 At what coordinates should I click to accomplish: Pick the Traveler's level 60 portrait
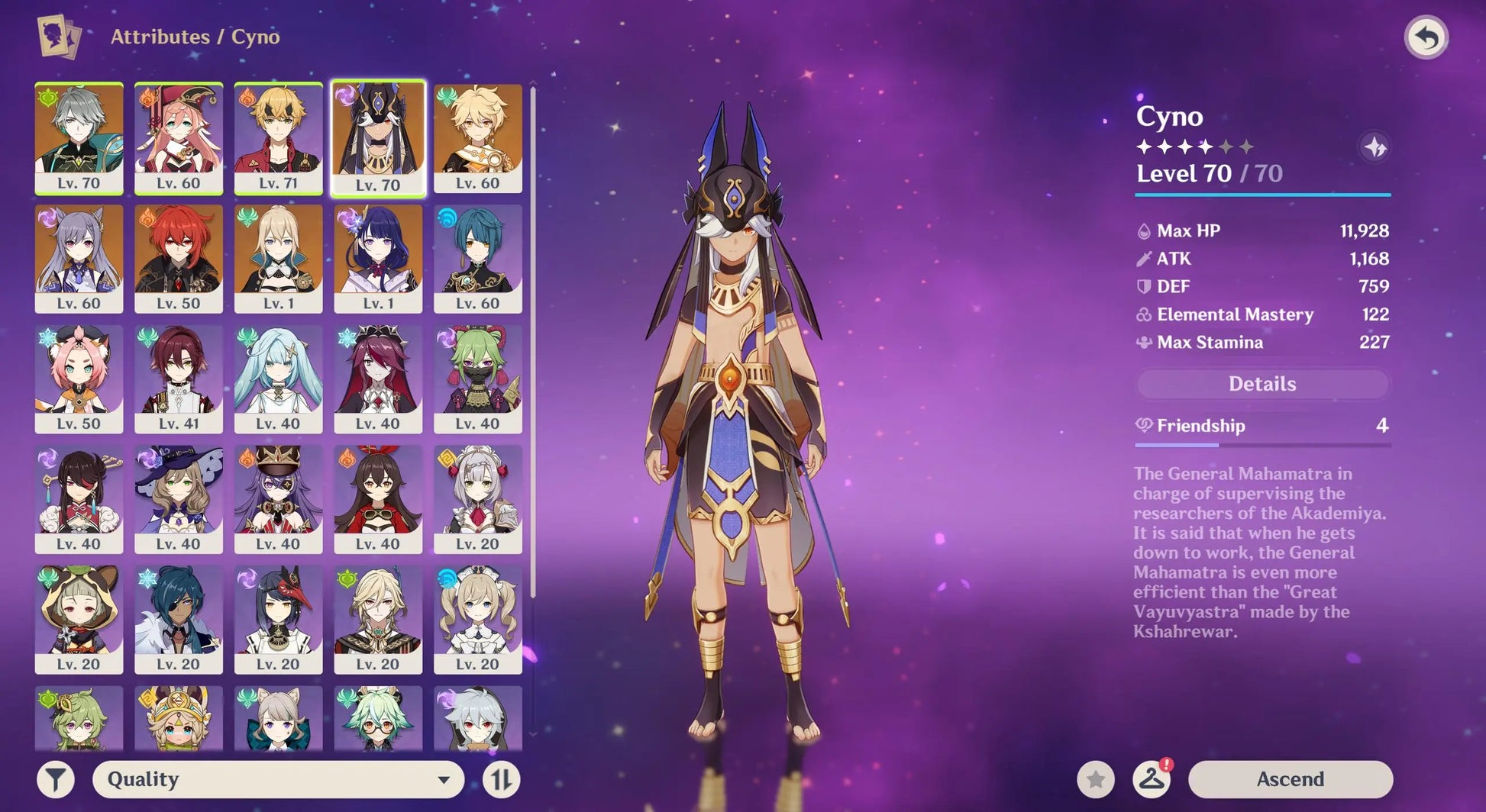tap(478, 138)
